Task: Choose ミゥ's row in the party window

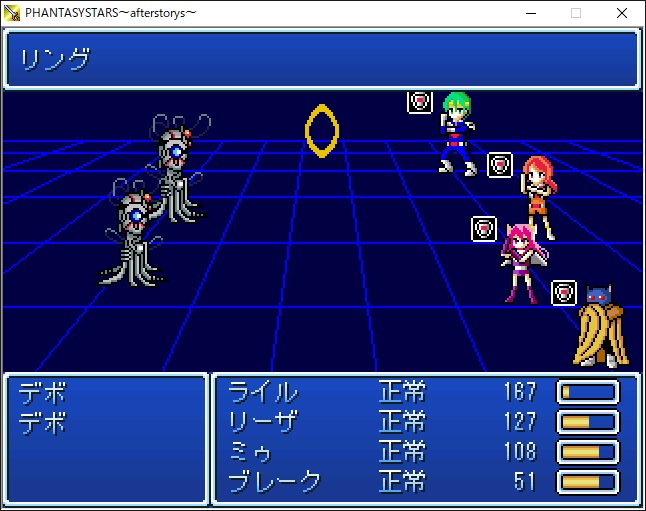Action: pyautogui.click(x=258, y=451)
